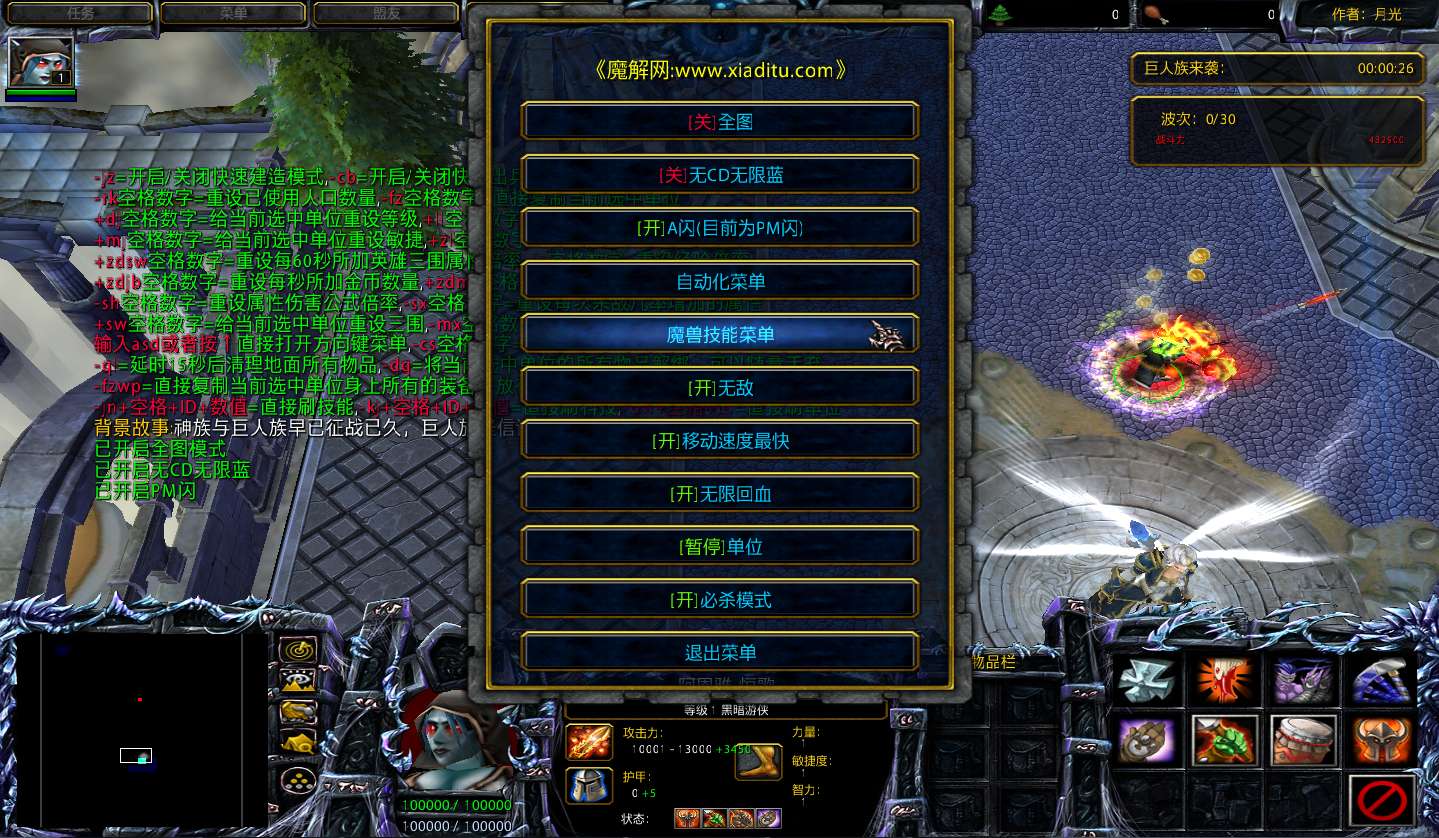The height and width of the screenshot is (838, 1439).
Task: Open the 菜单 game menu button
Action: pos(233,14)
